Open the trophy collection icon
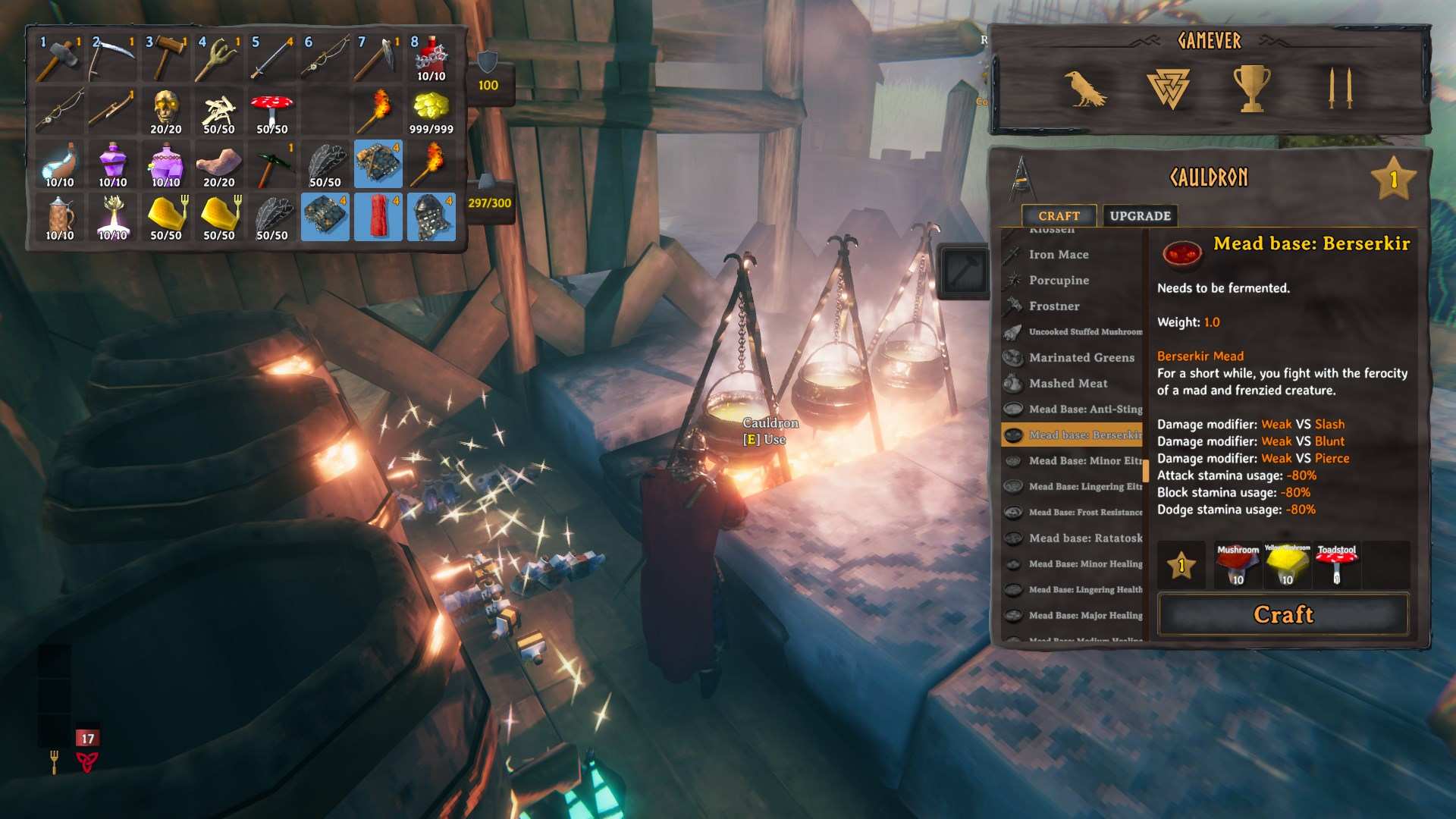Image resolution: width=1456 pixels, height=819 pixels. point(1251,89)
